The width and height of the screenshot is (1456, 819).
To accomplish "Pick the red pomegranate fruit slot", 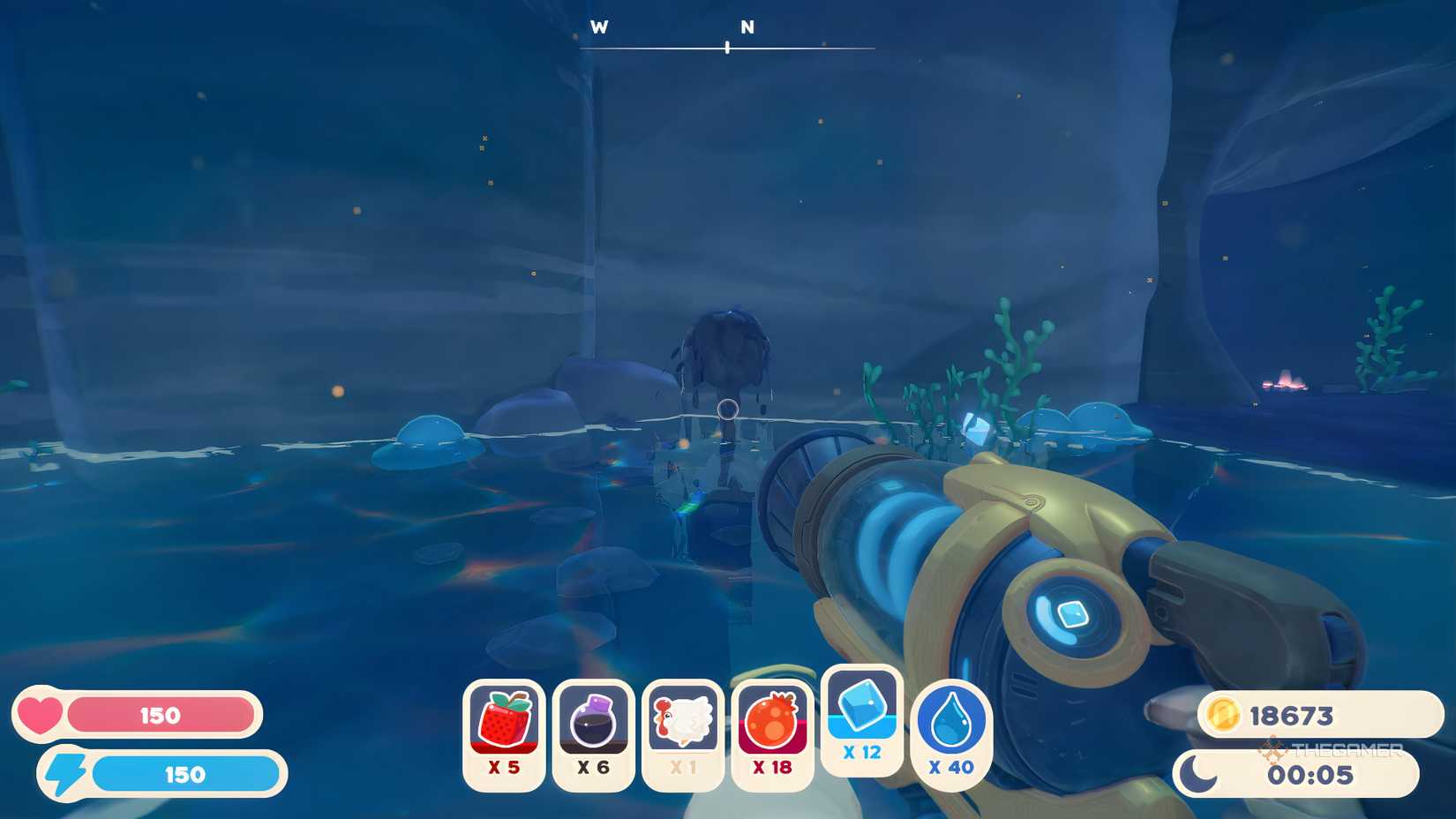I will (x=772, y=734).
